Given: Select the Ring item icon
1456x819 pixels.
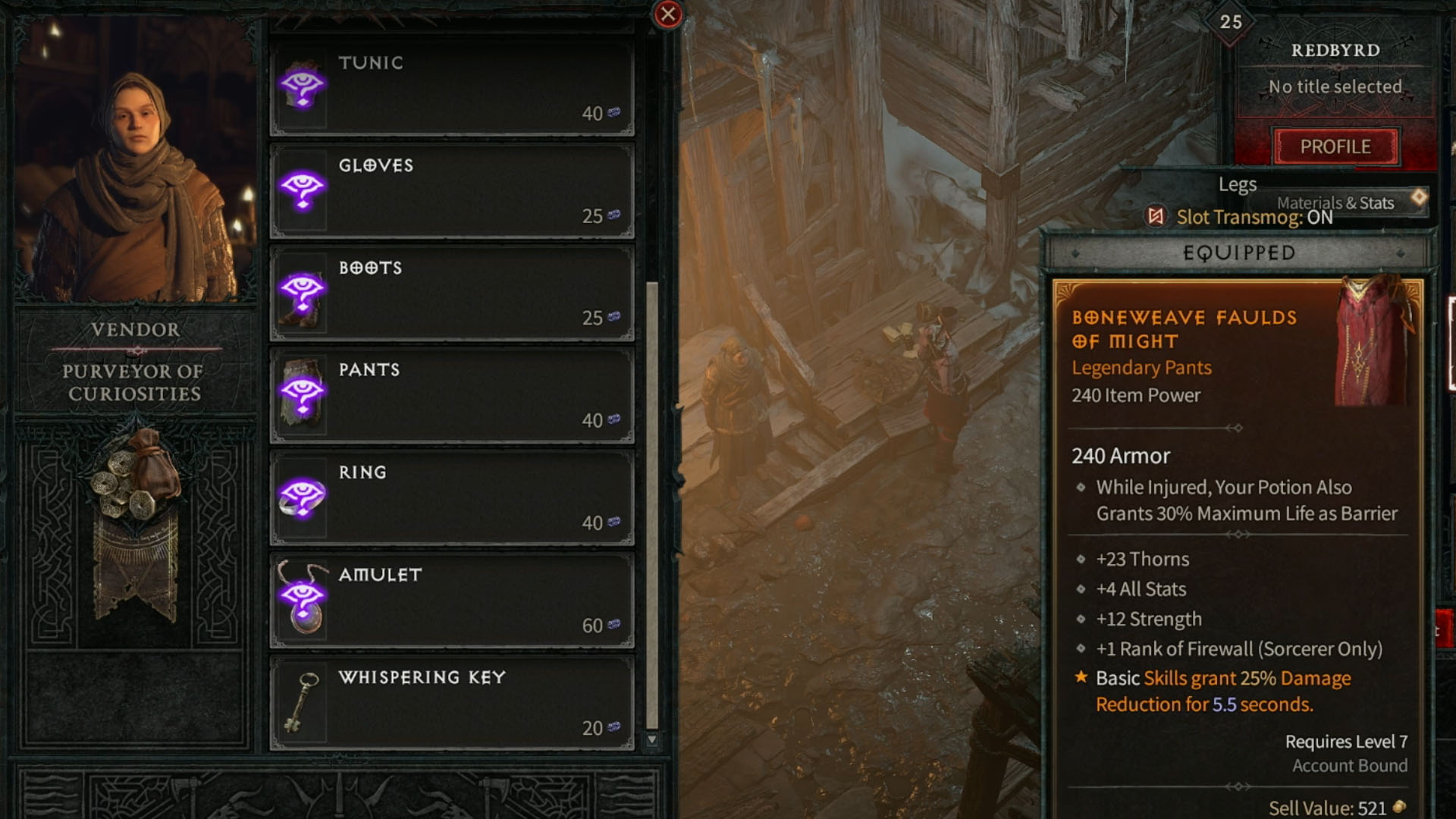Looking at the screenshot, I should point(302,497).
